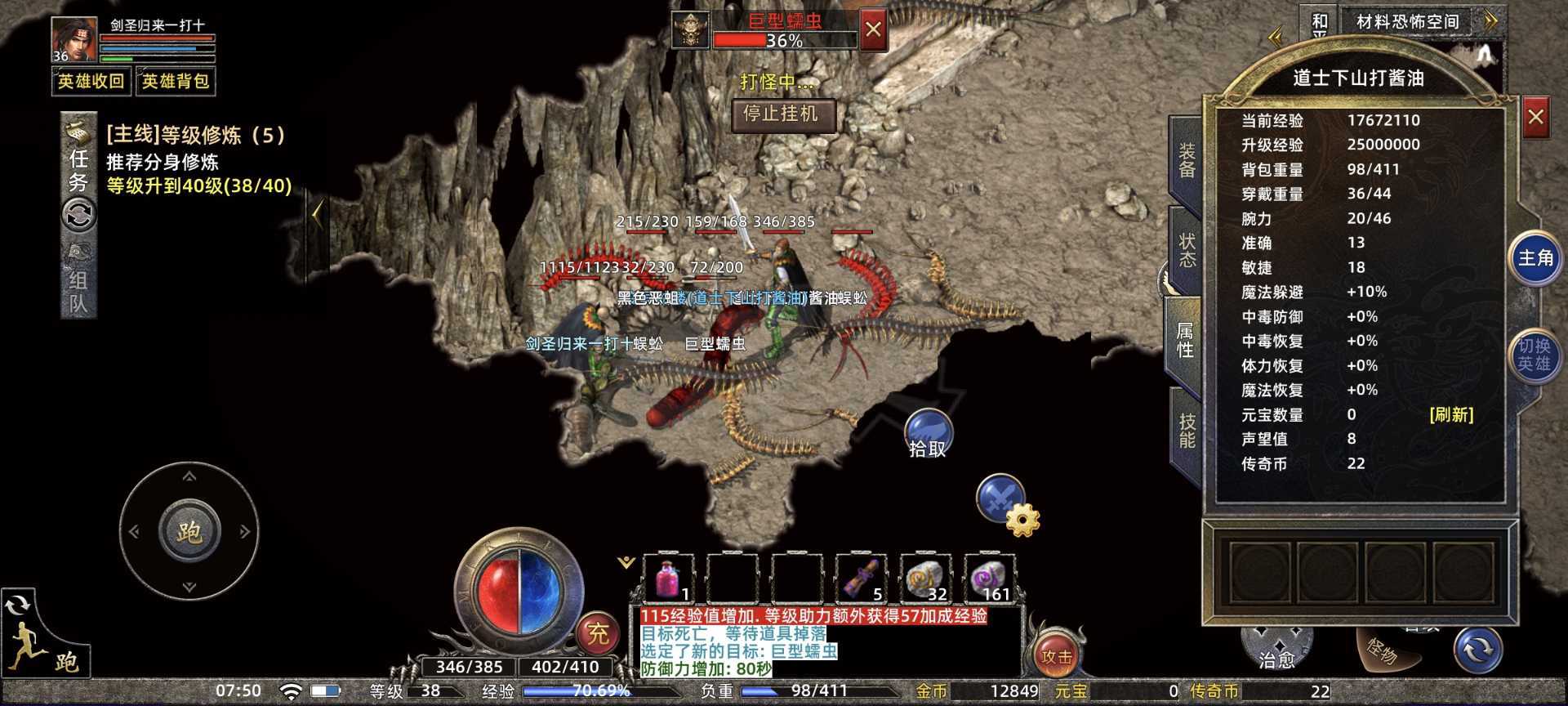
Task: Switch to the 装备 equipment tab
Action: (x=1186, y=160)
